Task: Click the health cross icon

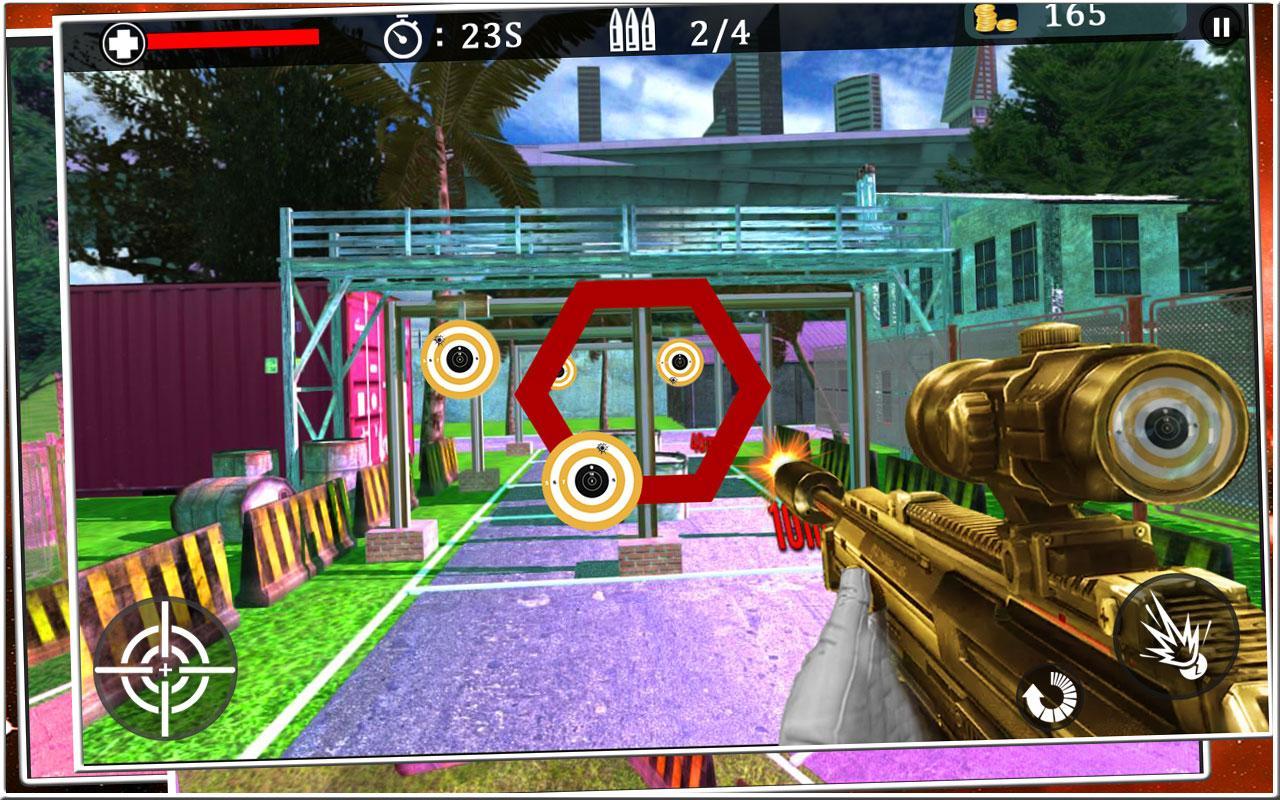Action: click(125, 40)
